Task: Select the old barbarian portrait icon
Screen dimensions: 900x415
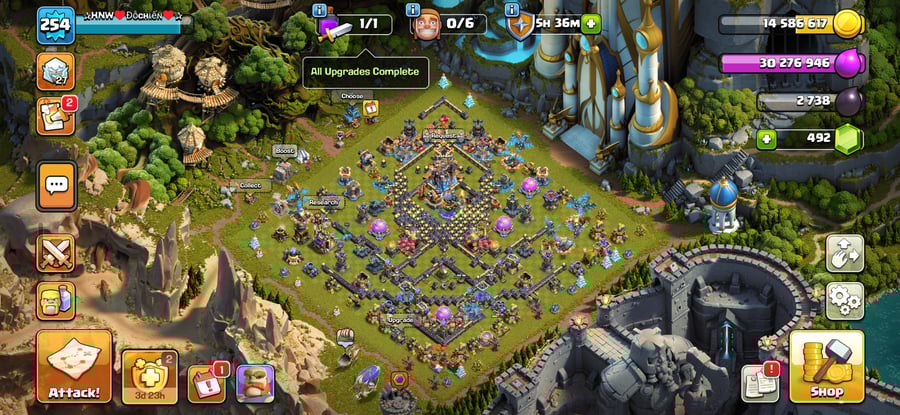Action: (254, 383)
